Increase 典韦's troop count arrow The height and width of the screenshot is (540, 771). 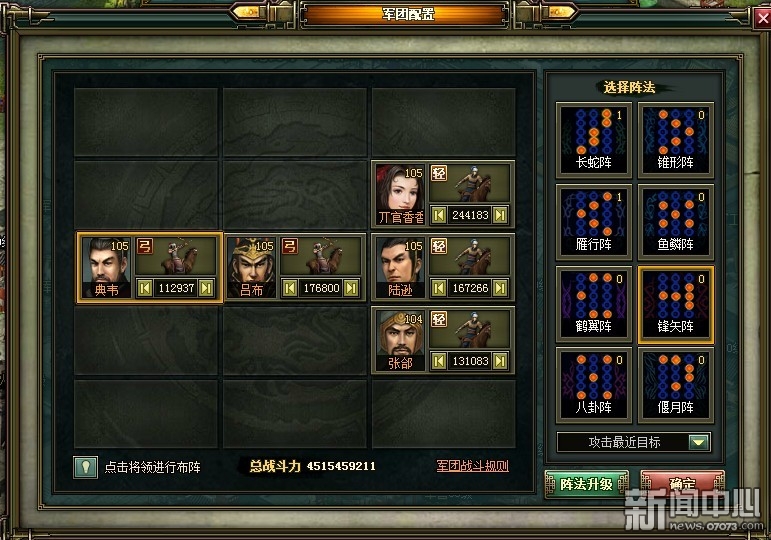click(206, 288)
